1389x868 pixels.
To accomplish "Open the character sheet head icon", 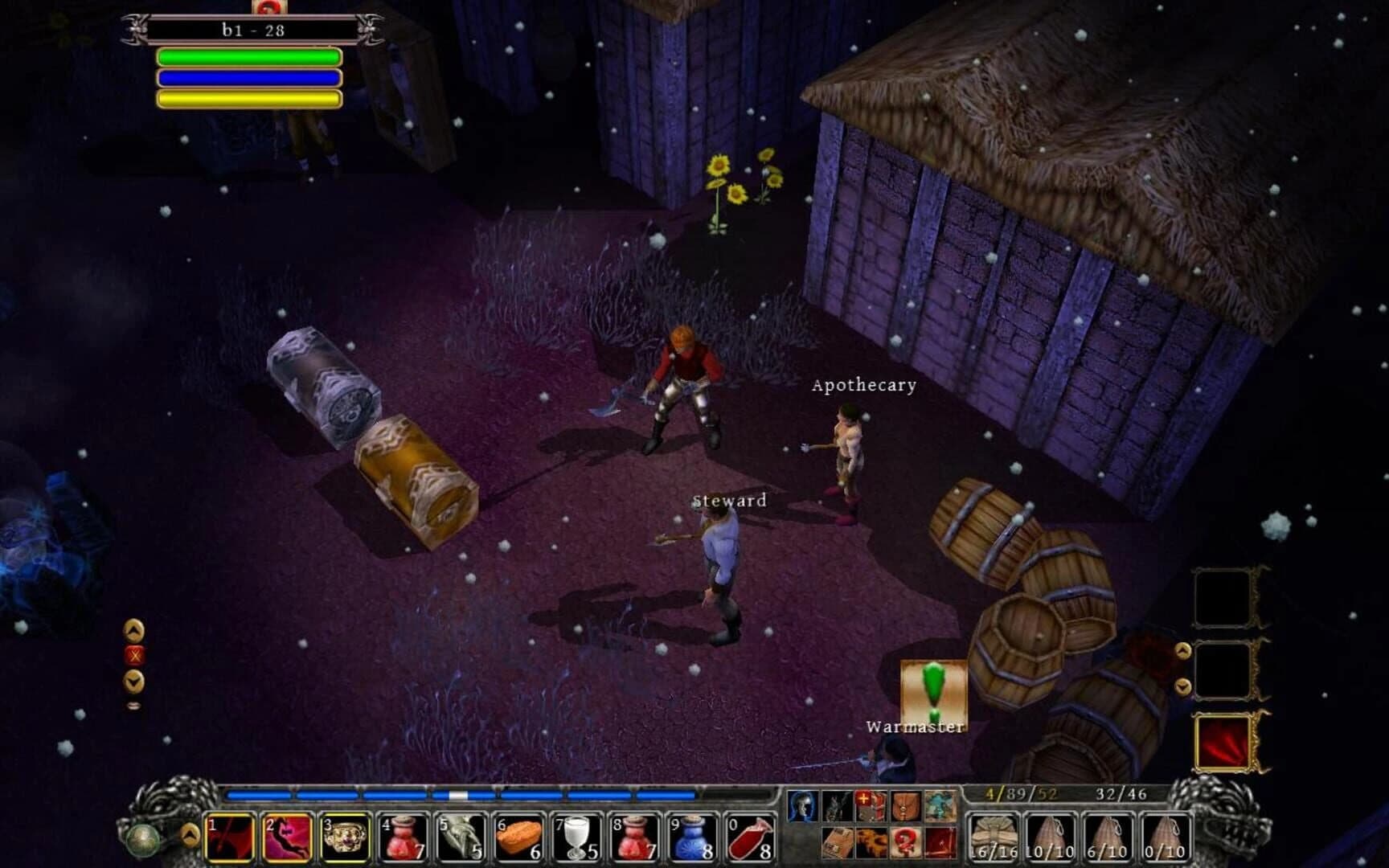I will click(802, 806).
